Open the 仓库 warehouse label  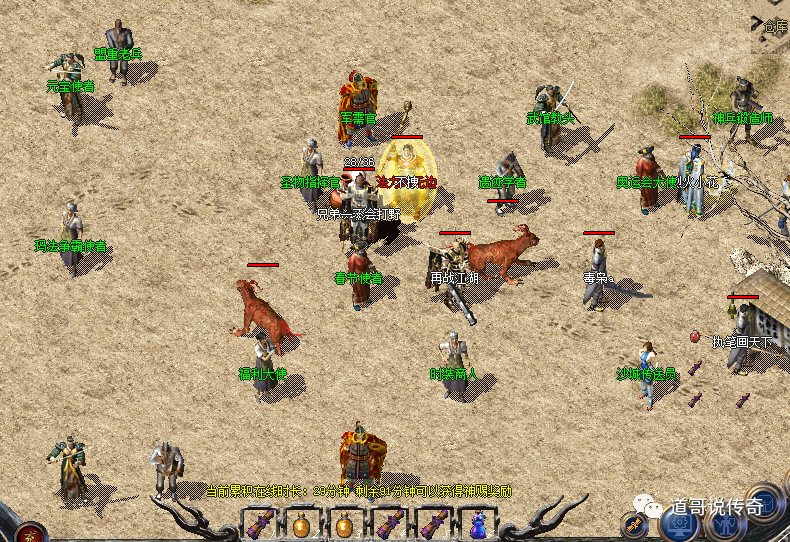776,27
